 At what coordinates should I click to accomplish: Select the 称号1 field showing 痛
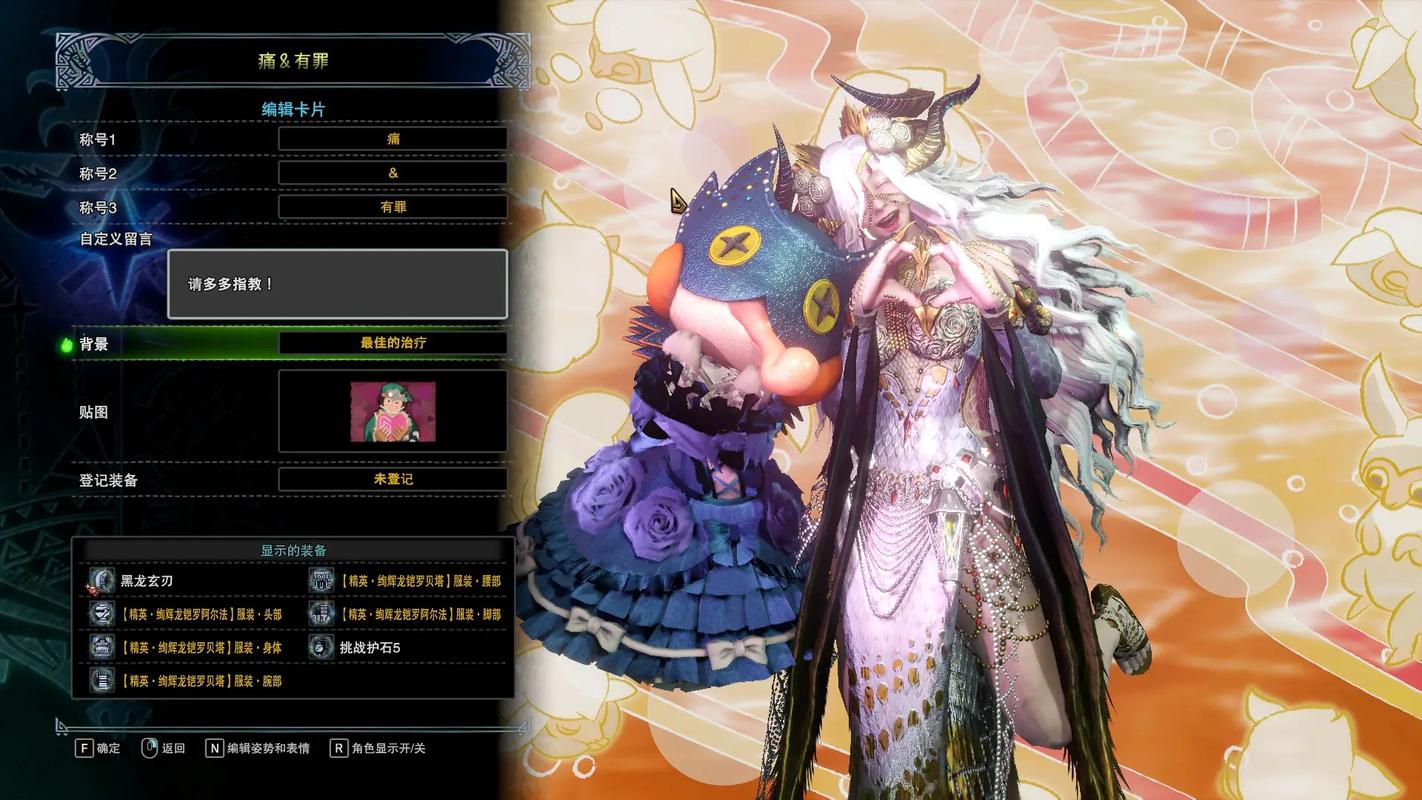point(392,139)
